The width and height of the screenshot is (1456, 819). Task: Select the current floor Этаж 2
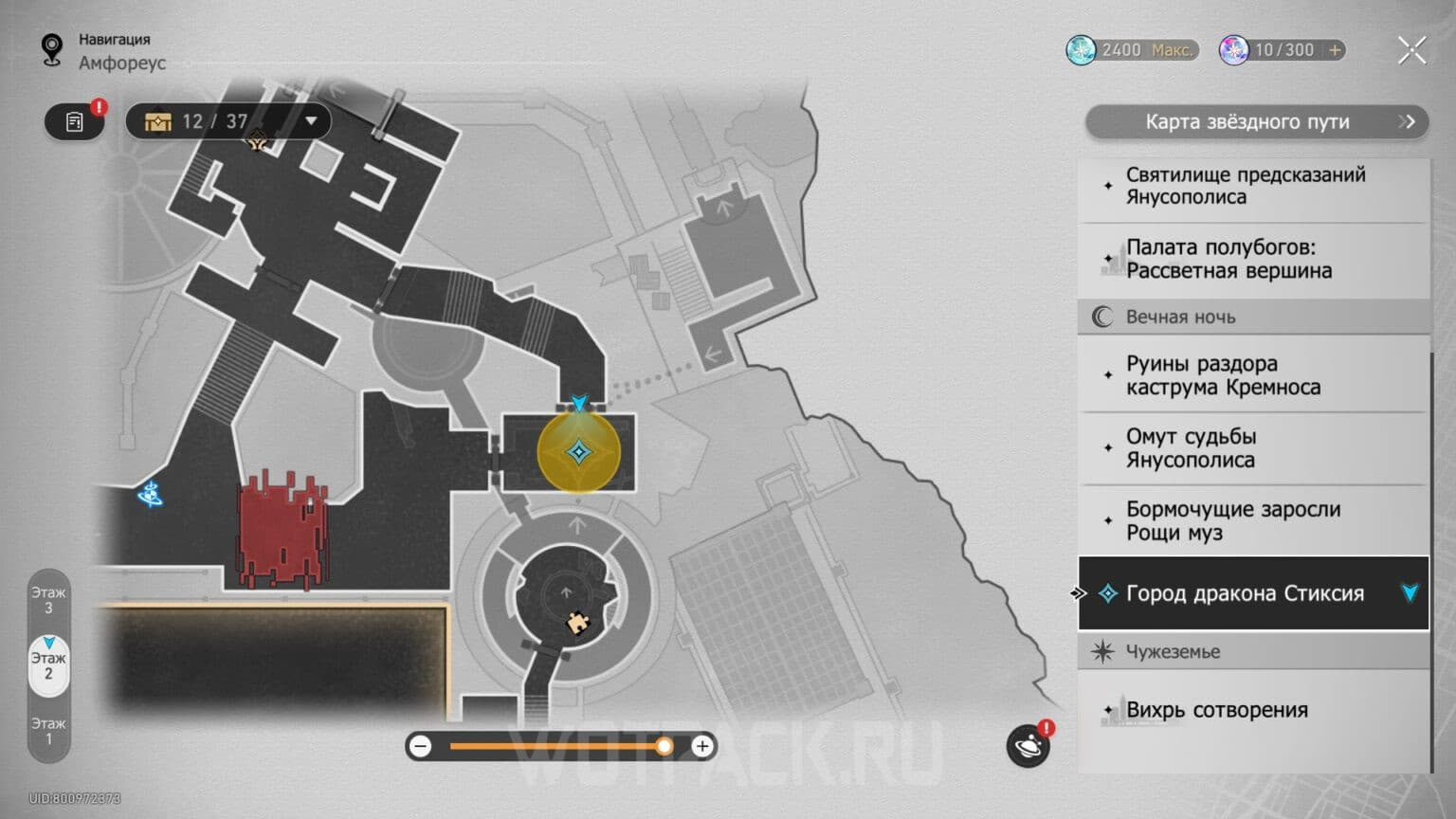tap(47, 664)
